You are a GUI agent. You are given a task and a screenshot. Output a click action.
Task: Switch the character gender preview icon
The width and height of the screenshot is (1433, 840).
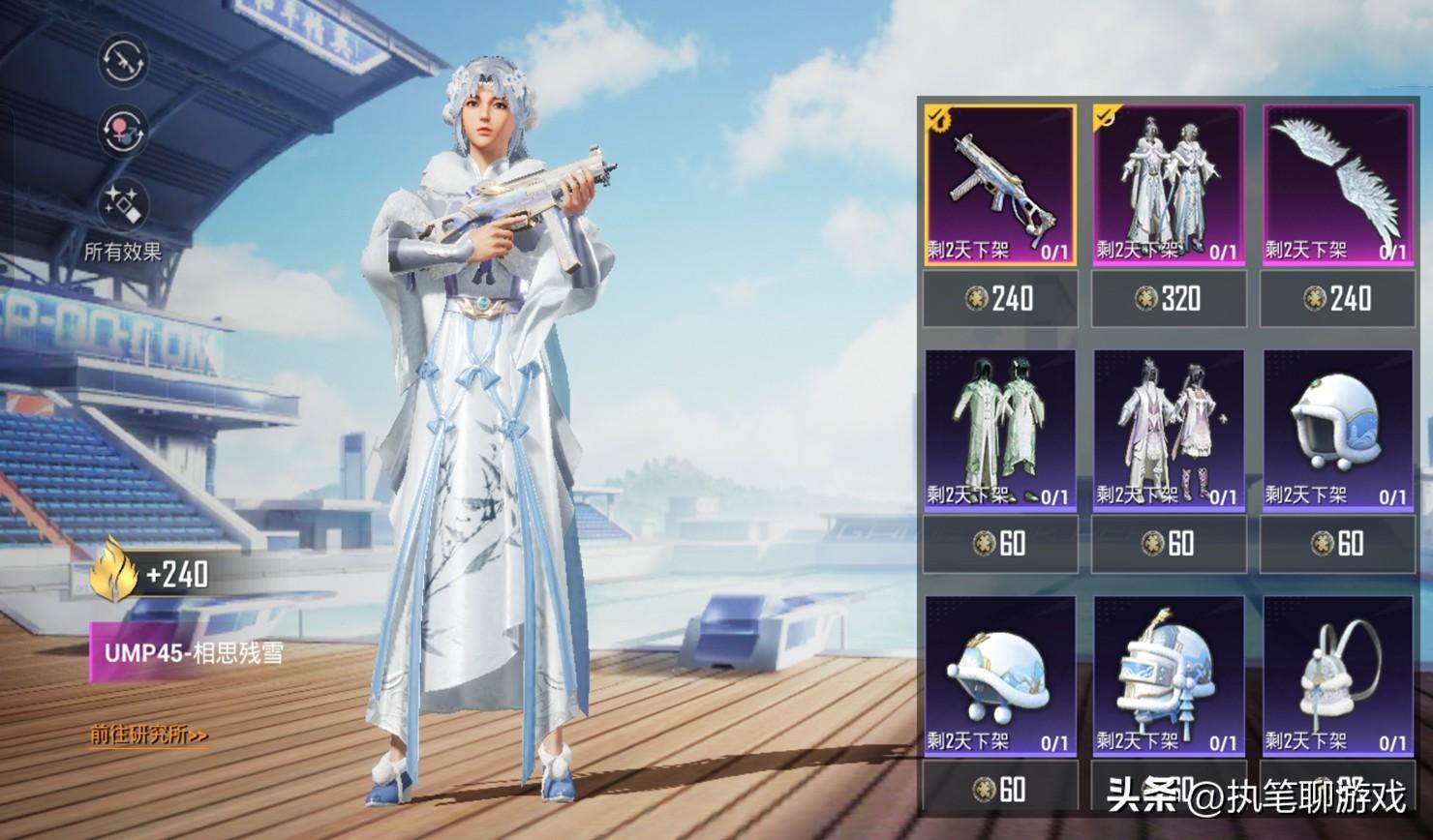123,131
